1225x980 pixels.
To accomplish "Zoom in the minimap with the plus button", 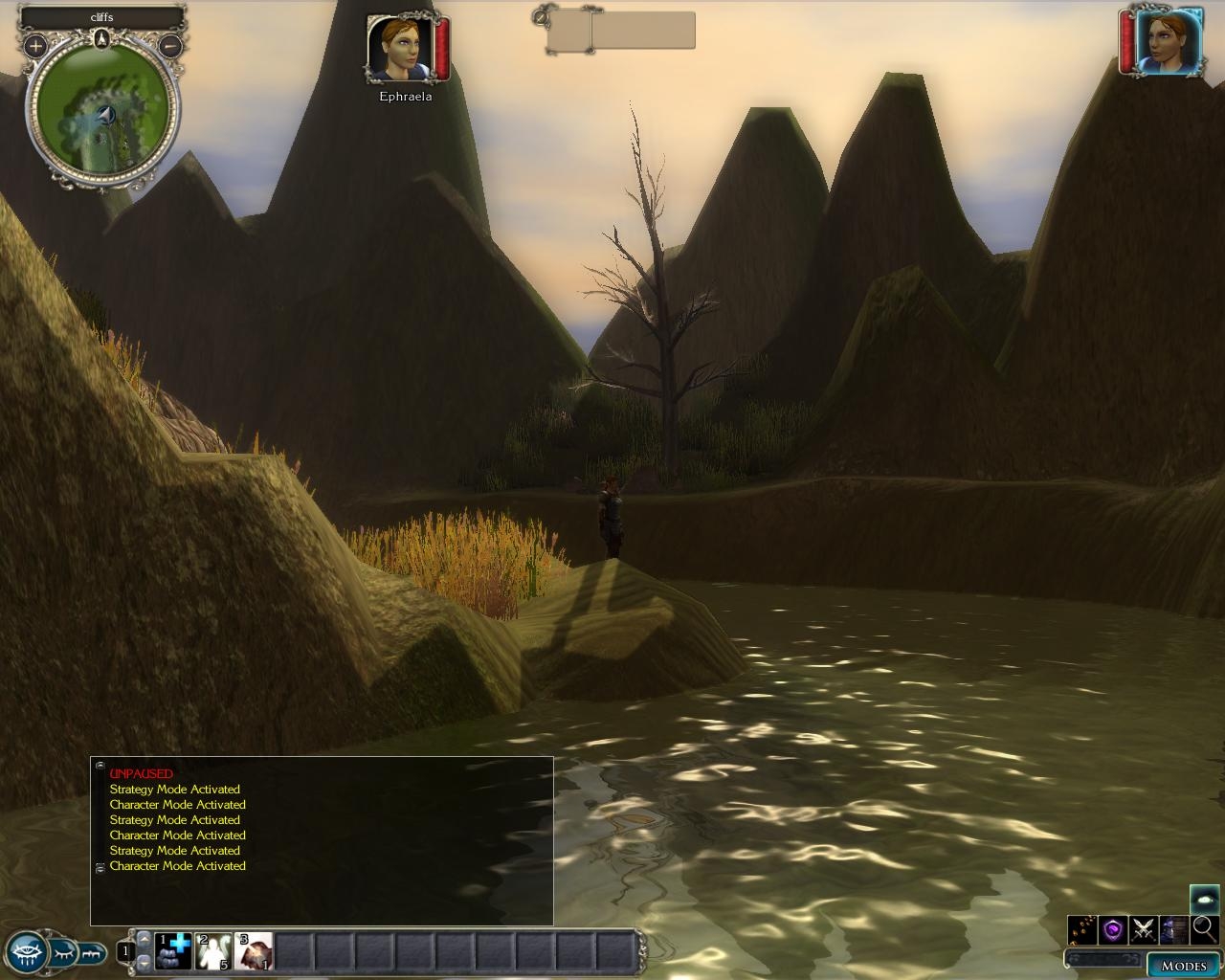I will pyautogui.click(x=35, y=45).
